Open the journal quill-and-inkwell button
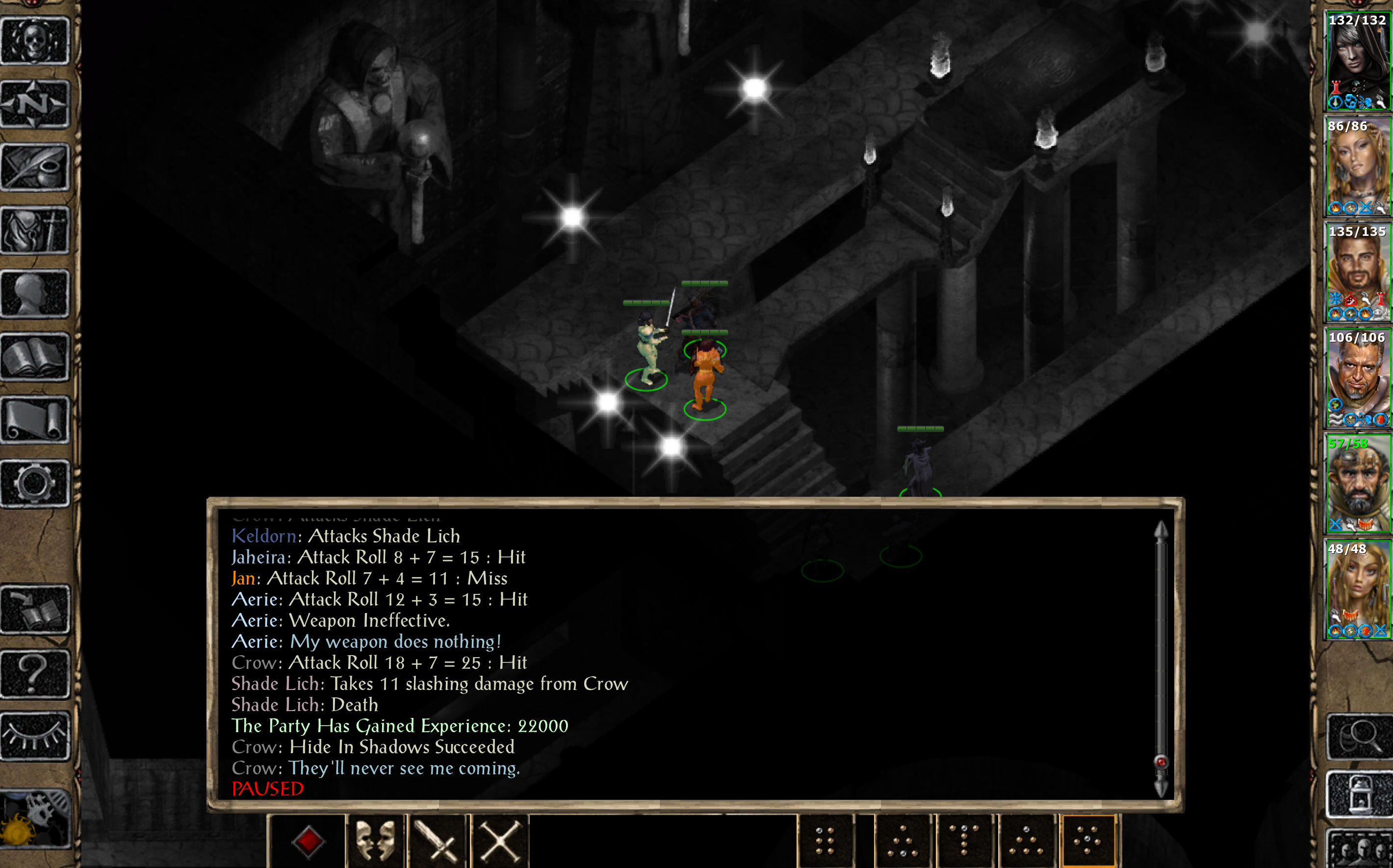 pos(35,168)
